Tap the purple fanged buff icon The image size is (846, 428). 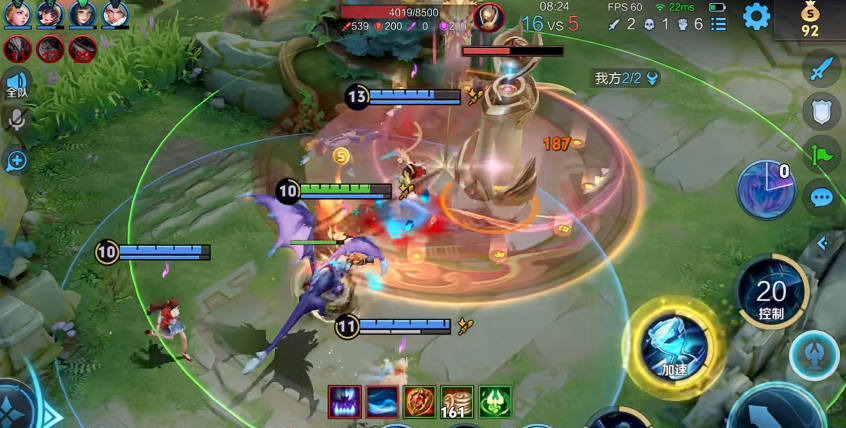coord(344,401)
